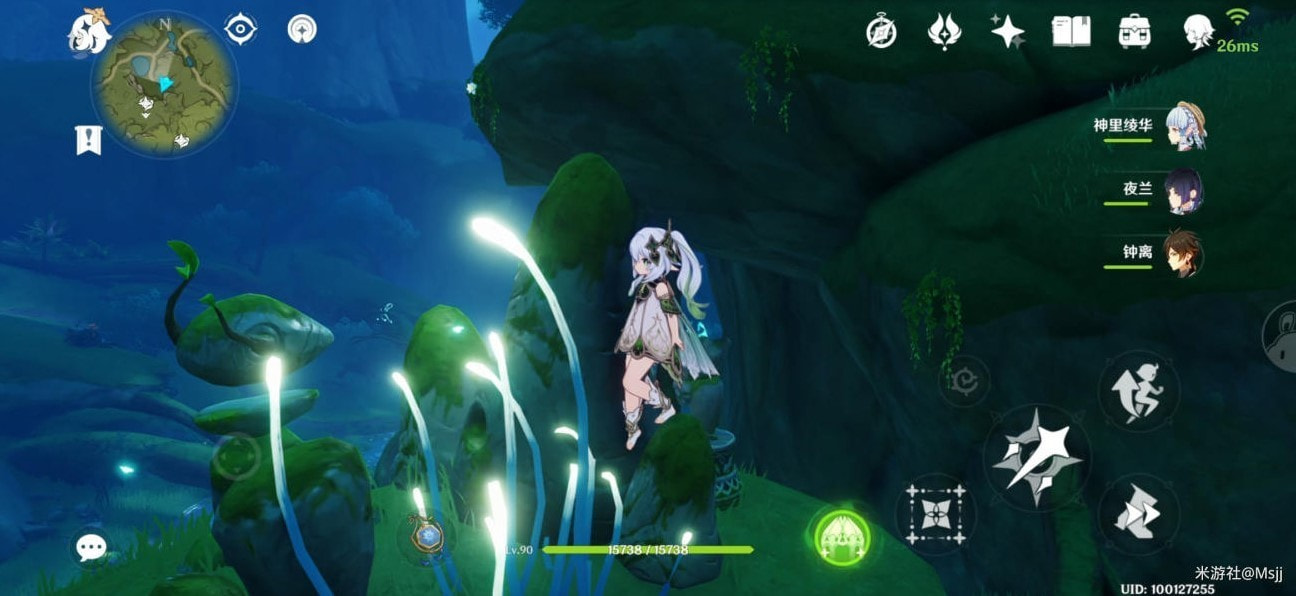
Task: Switch to party member 神里绫华
Action: [x=1186, y=127]
